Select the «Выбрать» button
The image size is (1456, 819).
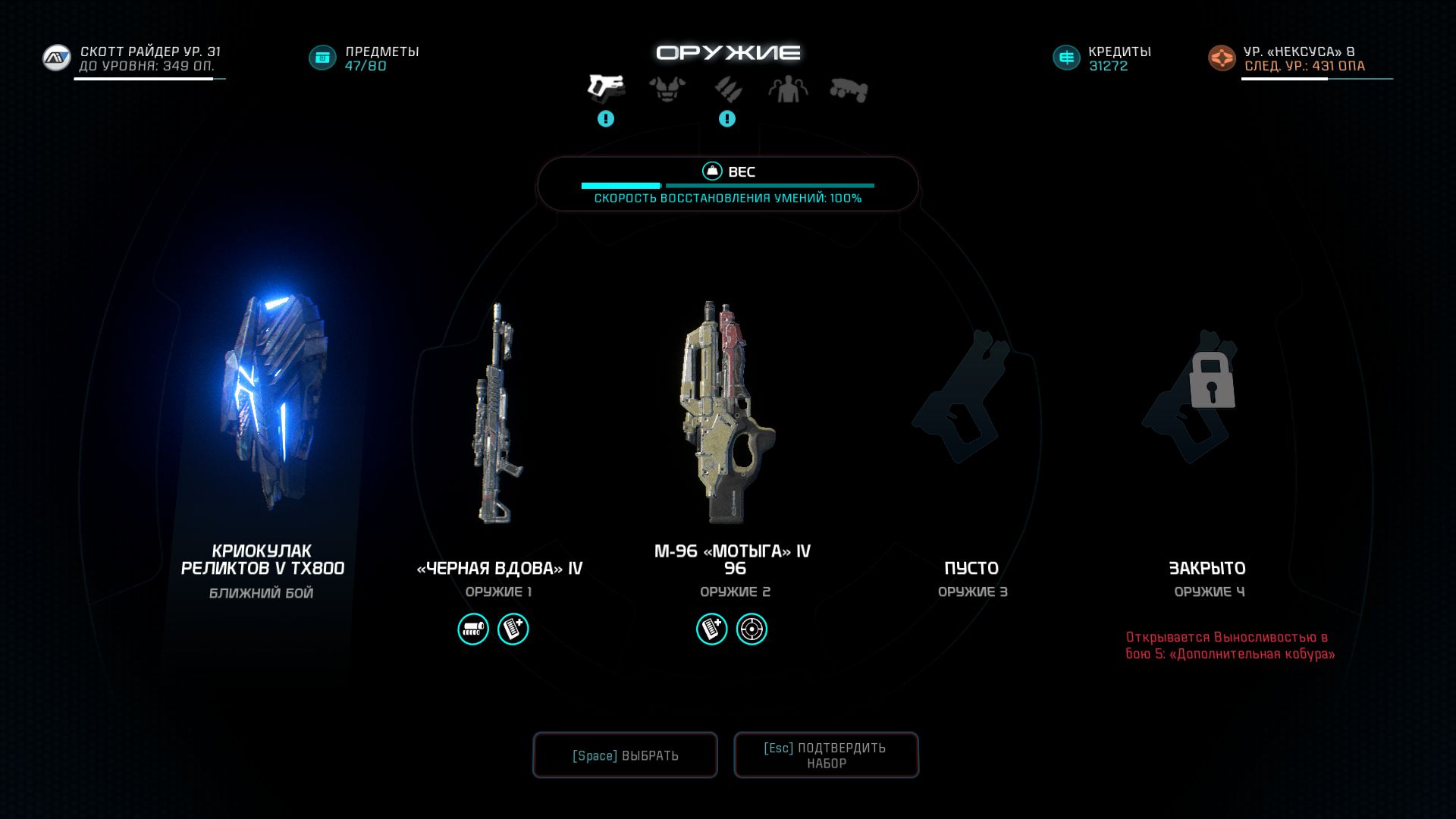coord(625,755)
